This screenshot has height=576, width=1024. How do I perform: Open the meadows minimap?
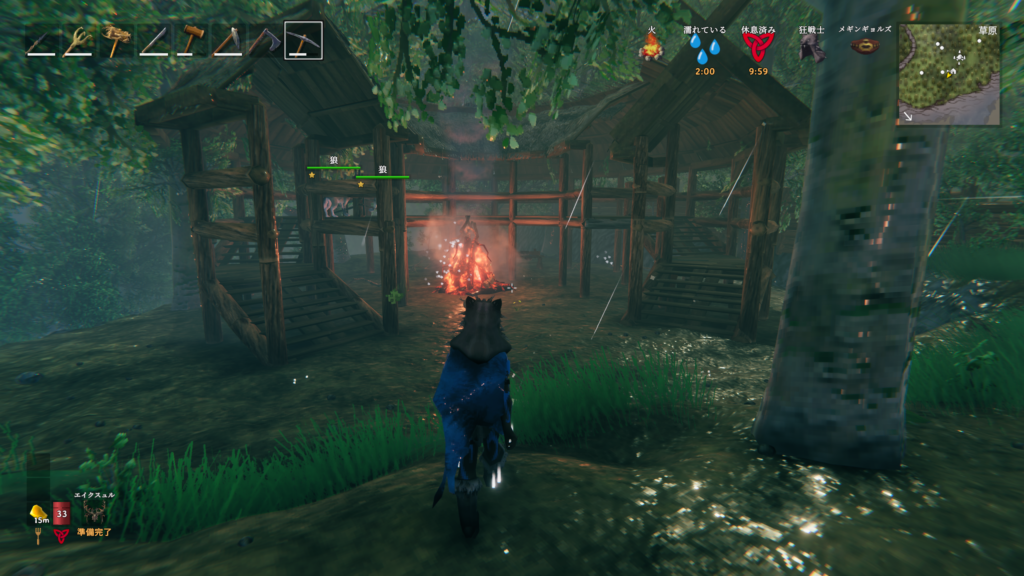(x=948, y=74)
